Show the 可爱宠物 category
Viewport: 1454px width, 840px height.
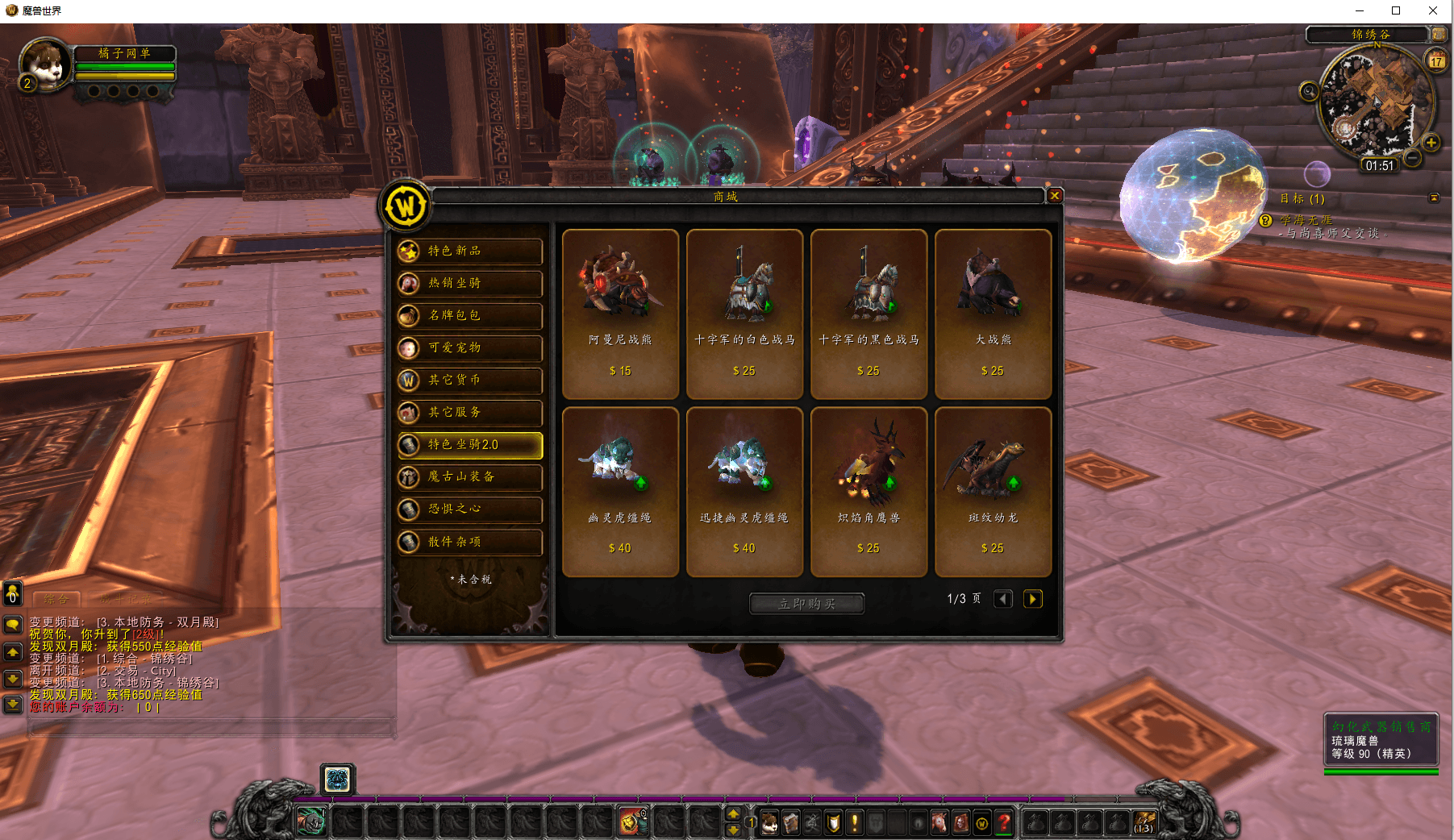click(x=470, y=348)
